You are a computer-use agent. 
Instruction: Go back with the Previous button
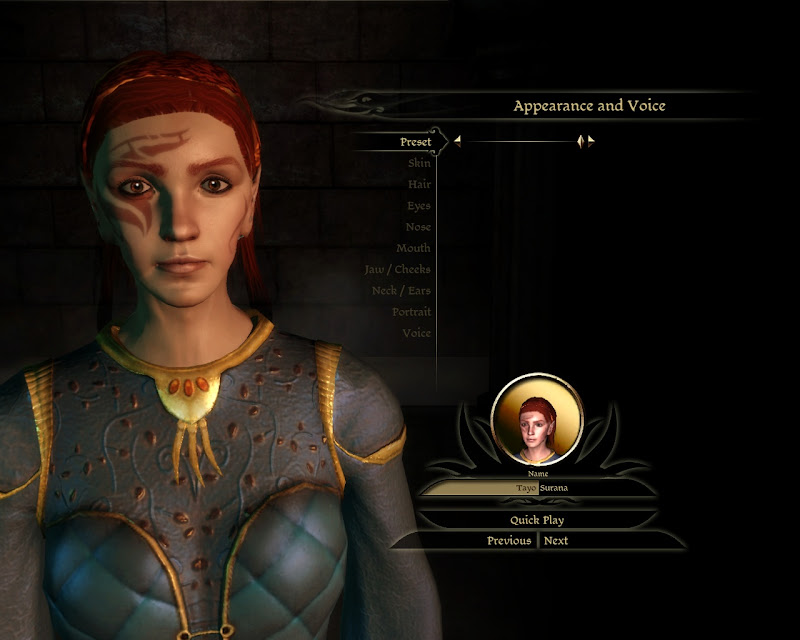coord(509,541)
